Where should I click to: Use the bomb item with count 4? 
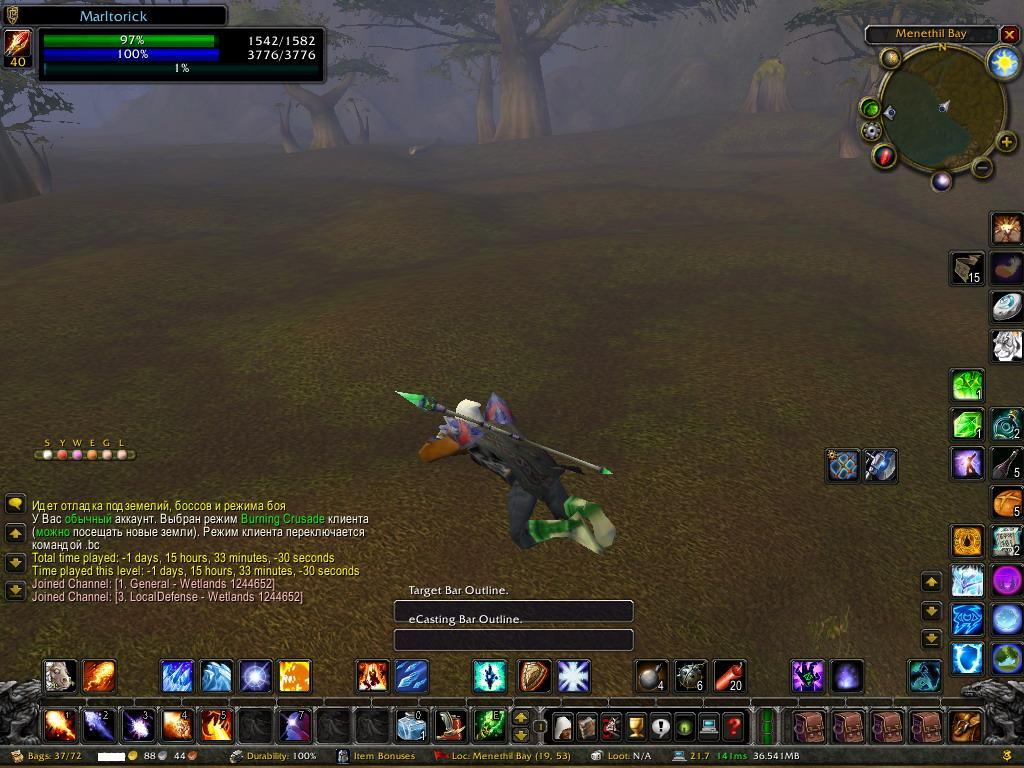tap(652, 676)
